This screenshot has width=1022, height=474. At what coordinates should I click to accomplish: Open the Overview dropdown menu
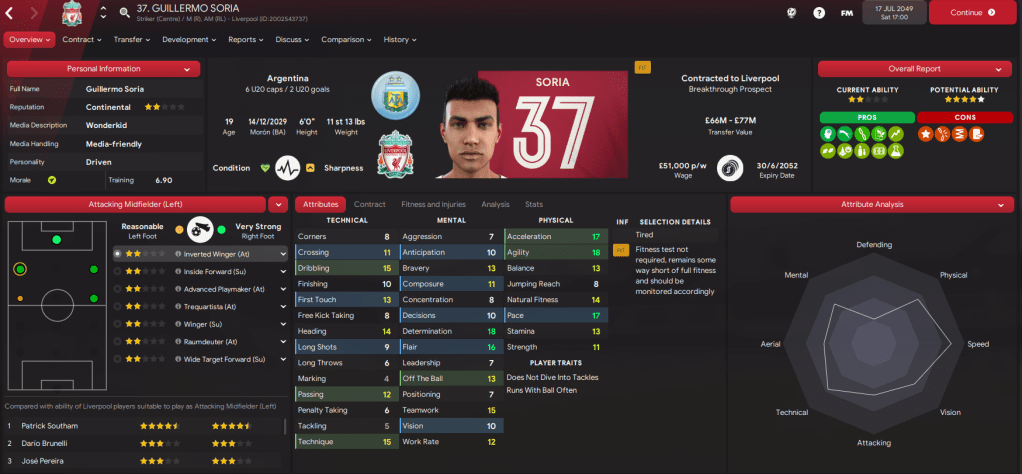click(29, 40)
